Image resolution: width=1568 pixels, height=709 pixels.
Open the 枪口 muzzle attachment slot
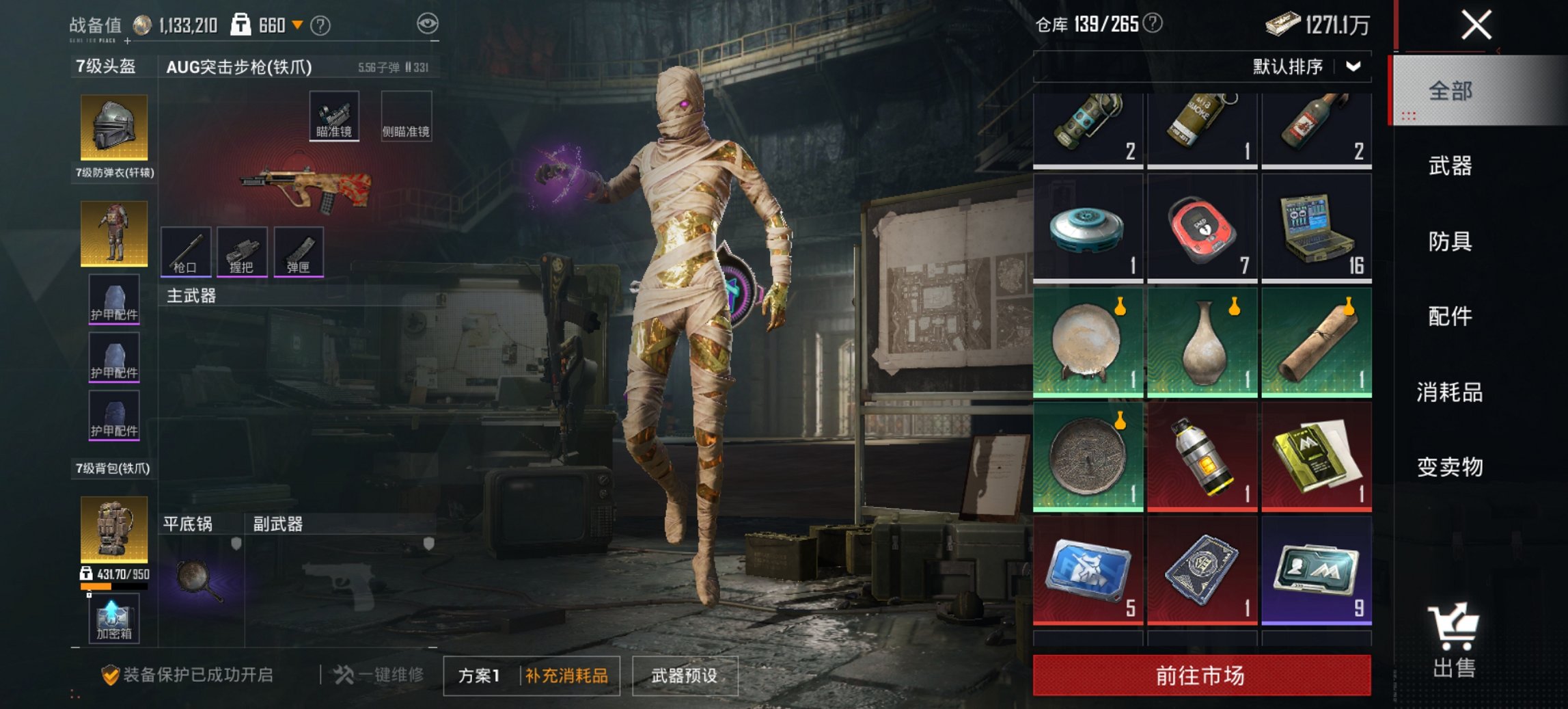tap(188, 252)
